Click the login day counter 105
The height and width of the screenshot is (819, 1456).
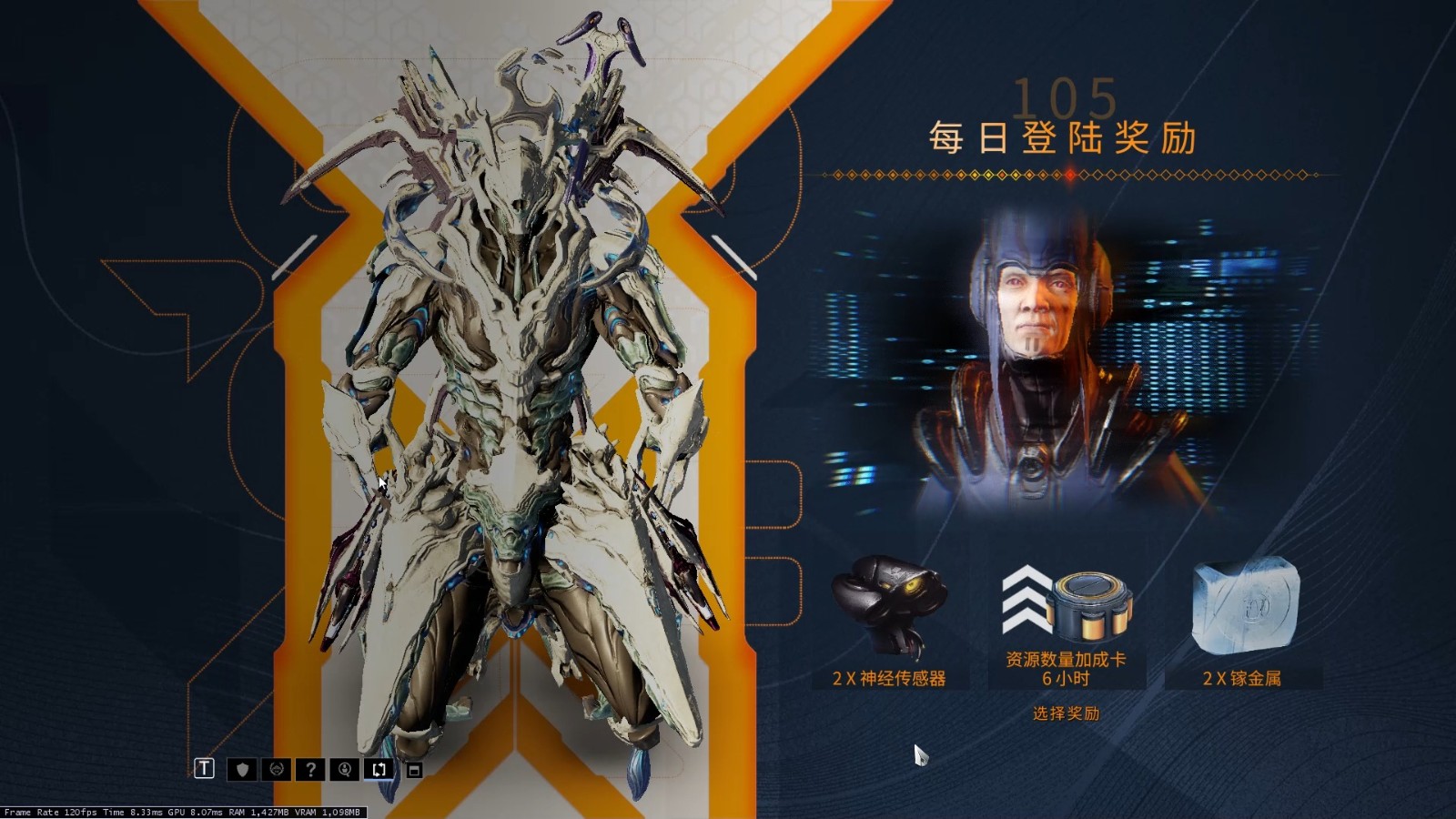(x=1067, y=94)
